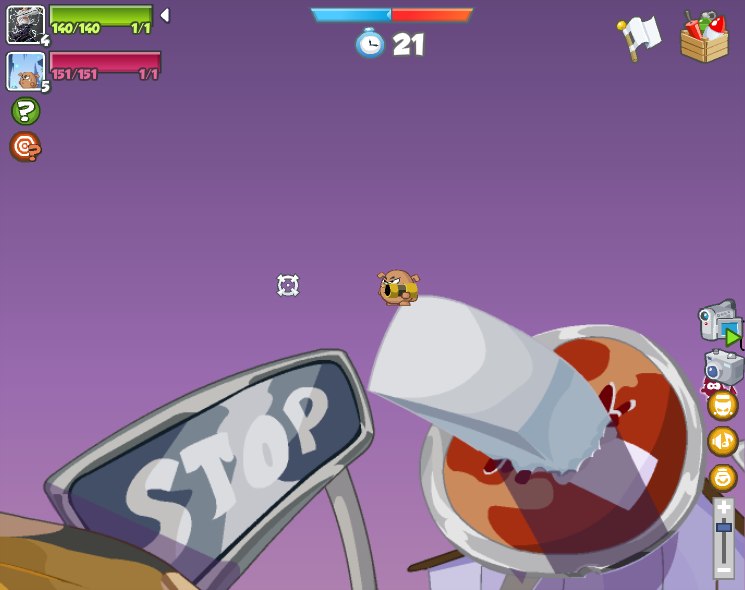The width and height of the screenshot is (745, 590).
Task: Select the second player's hamster avatar portrait
Action: coord(25,71)
